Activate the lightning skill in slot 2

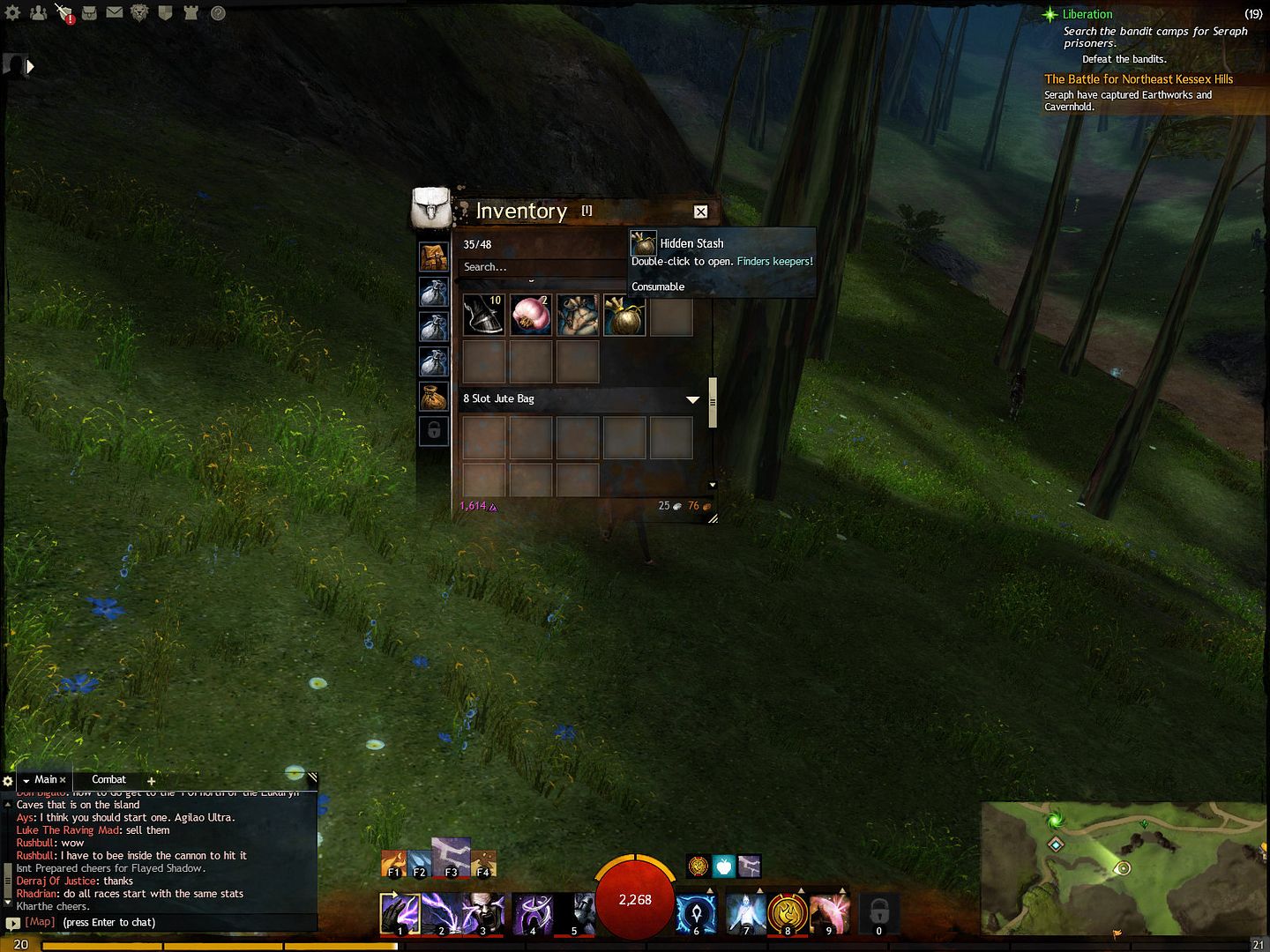click(x=440, y=914)
